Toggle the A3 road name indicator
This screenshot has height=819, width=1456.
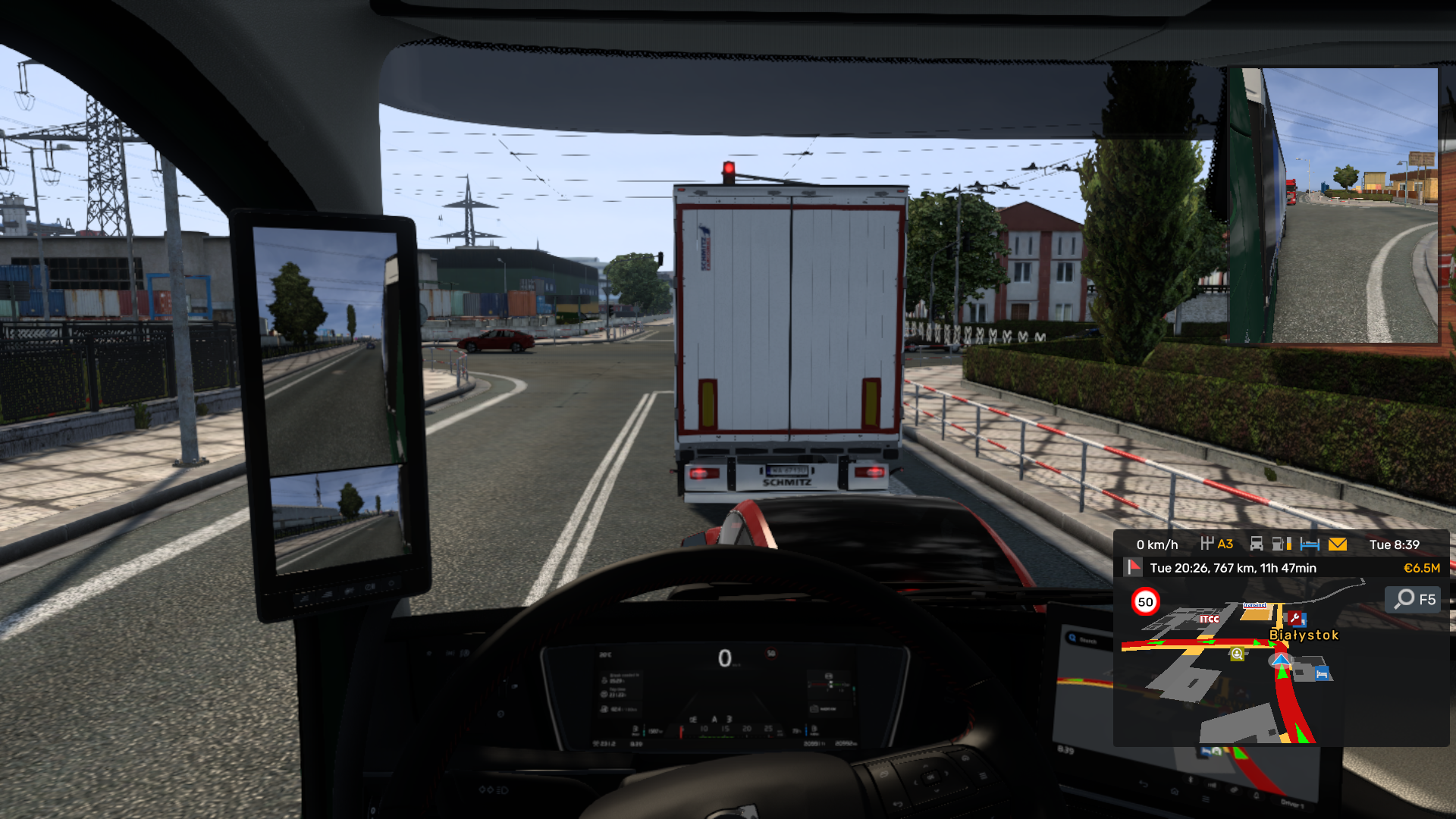1225,544
